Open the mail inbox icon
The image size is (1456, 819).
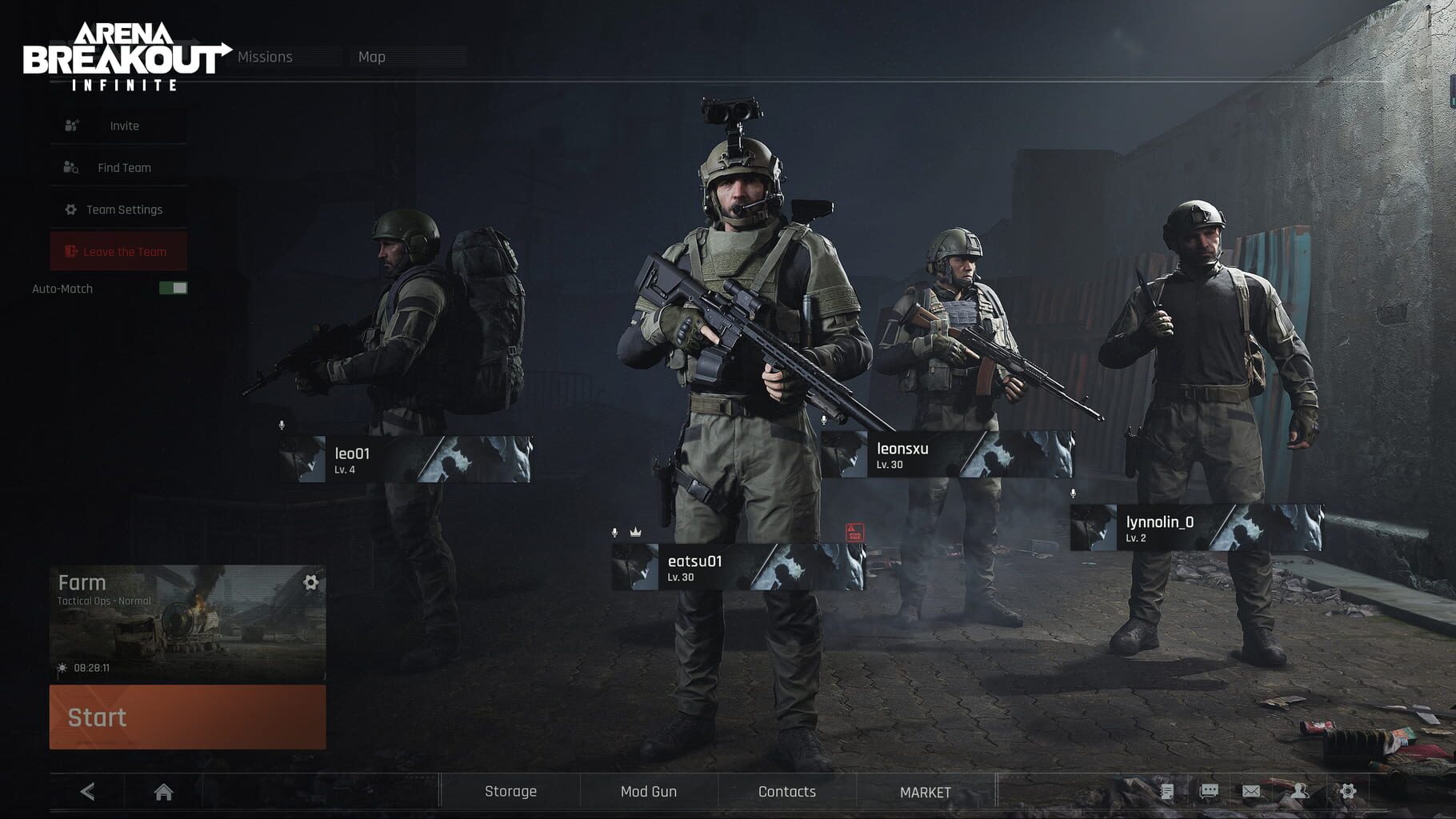click(x=1251, y=792)
